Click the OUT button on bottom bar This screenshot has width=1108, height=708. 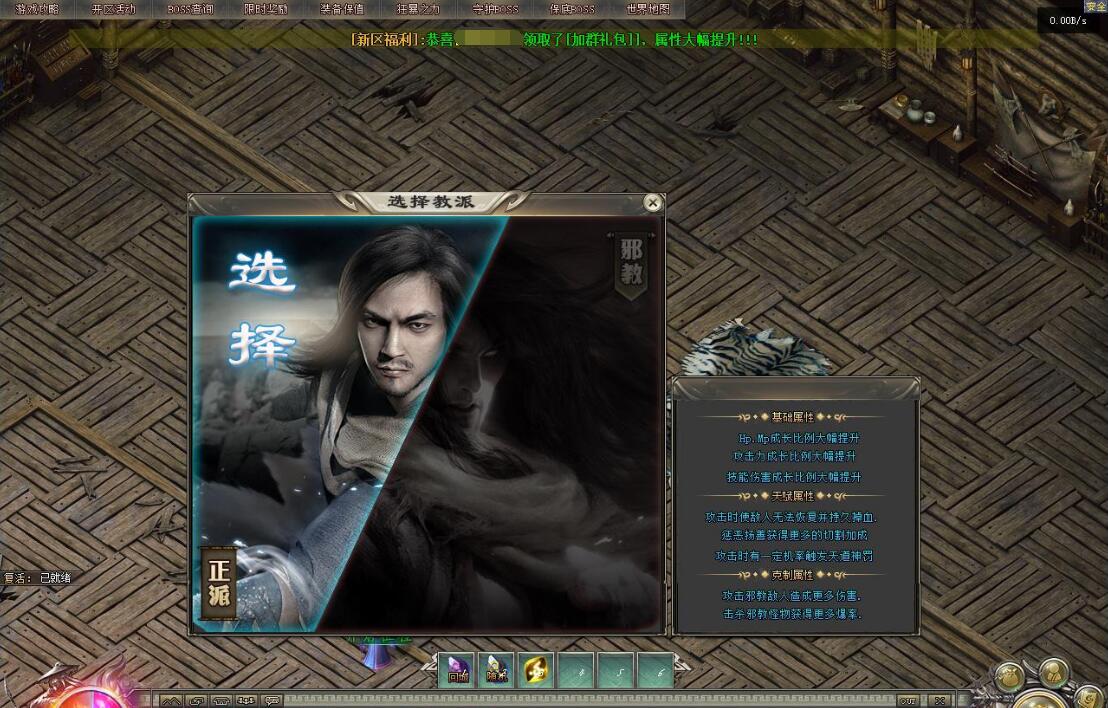[x=908, y=700]
